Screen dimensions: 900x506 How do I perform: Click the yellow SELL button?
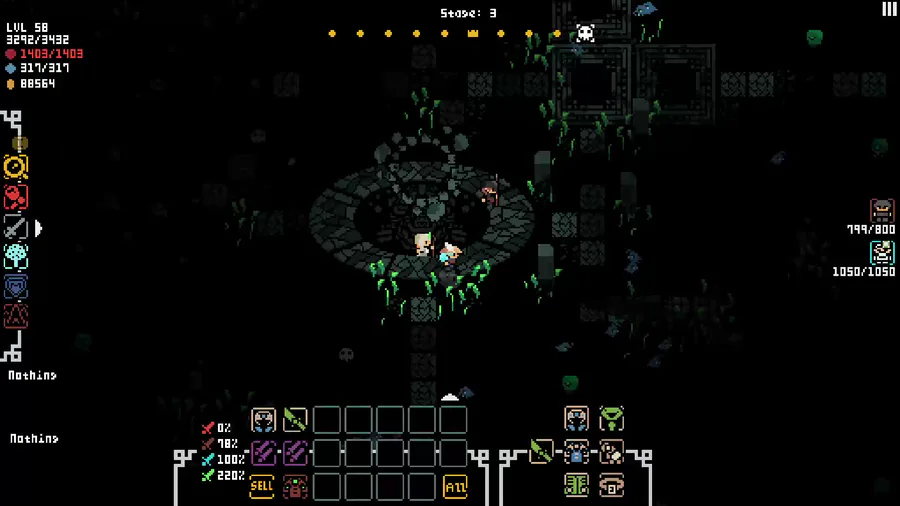262,487
